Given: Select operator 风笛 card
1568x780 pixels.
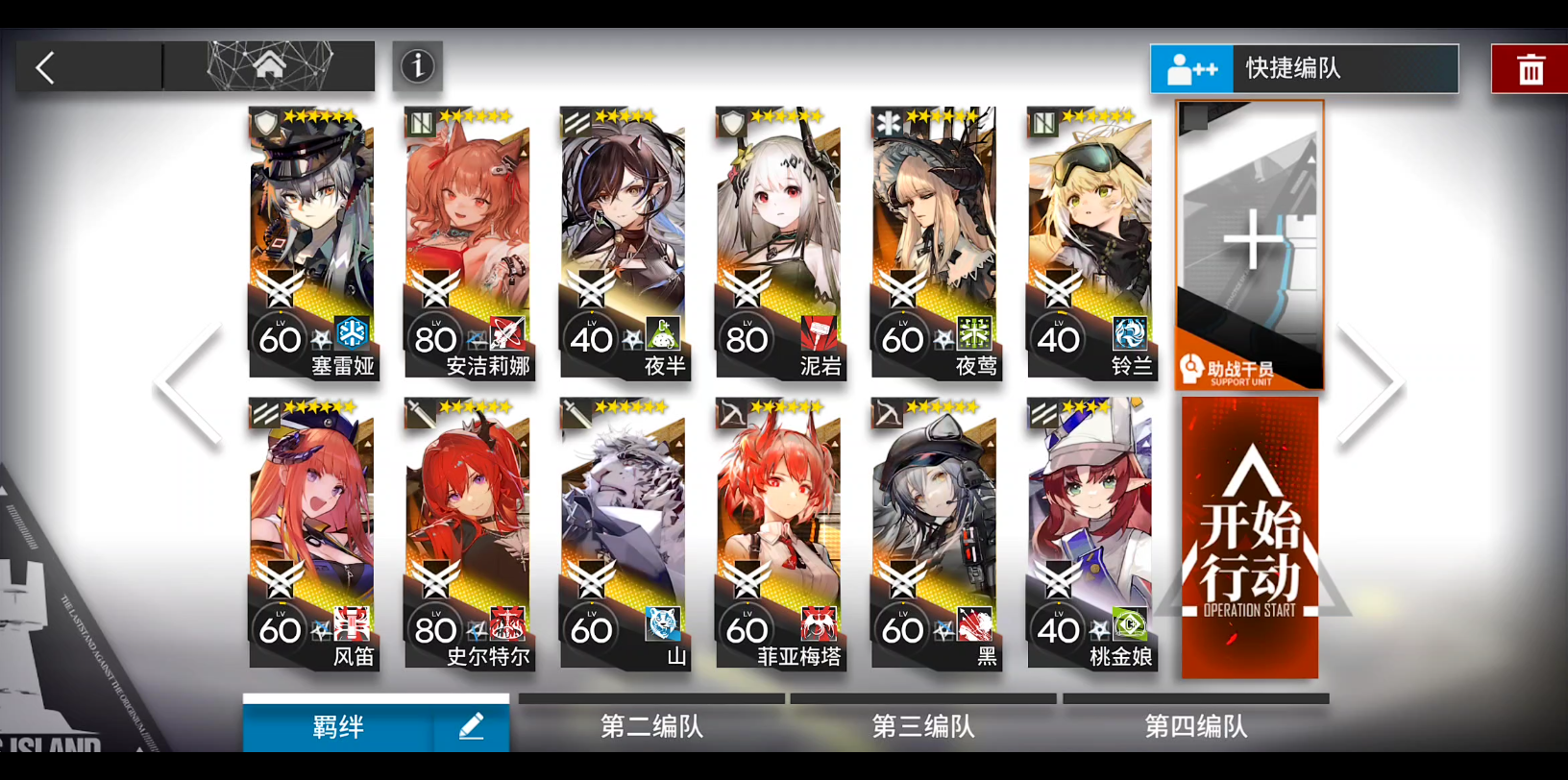Looking at the screenshot, I should 312,533.
